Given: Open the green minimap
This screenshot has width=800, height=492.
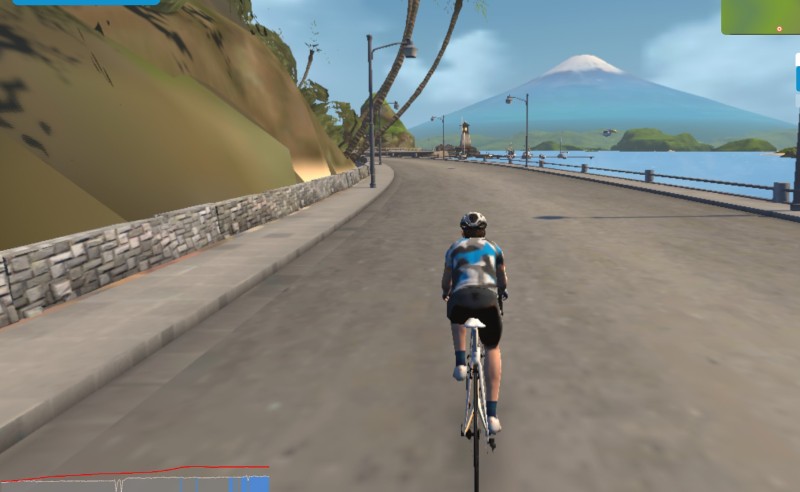Looking at the screenshot, I should tap(760, 16).
